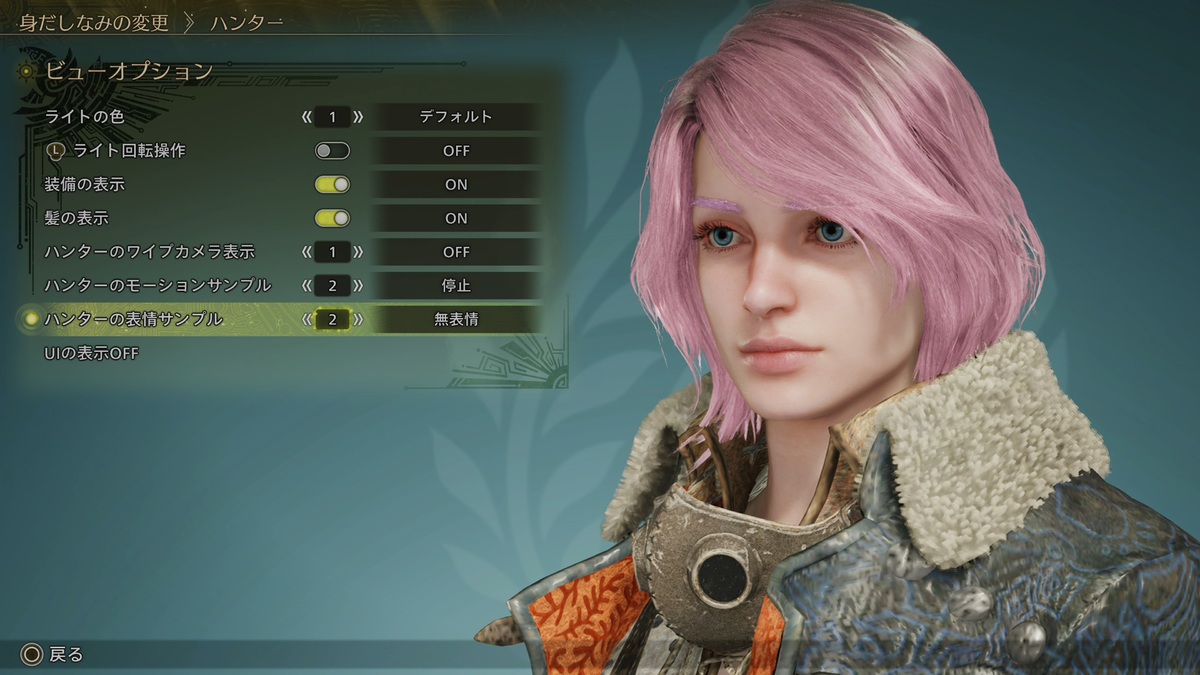1200x675 pixels.
Task: Select the UIの表示OFF option
Action: tap(91, 353)
